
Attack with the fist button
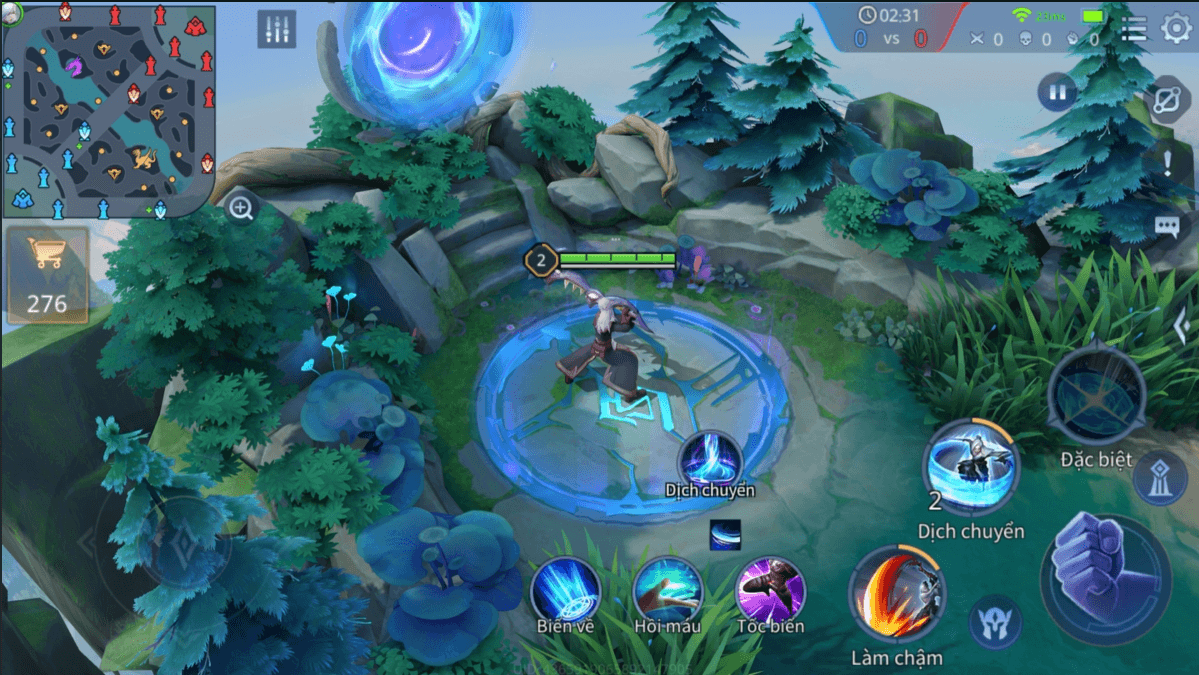click(1105, 573)
